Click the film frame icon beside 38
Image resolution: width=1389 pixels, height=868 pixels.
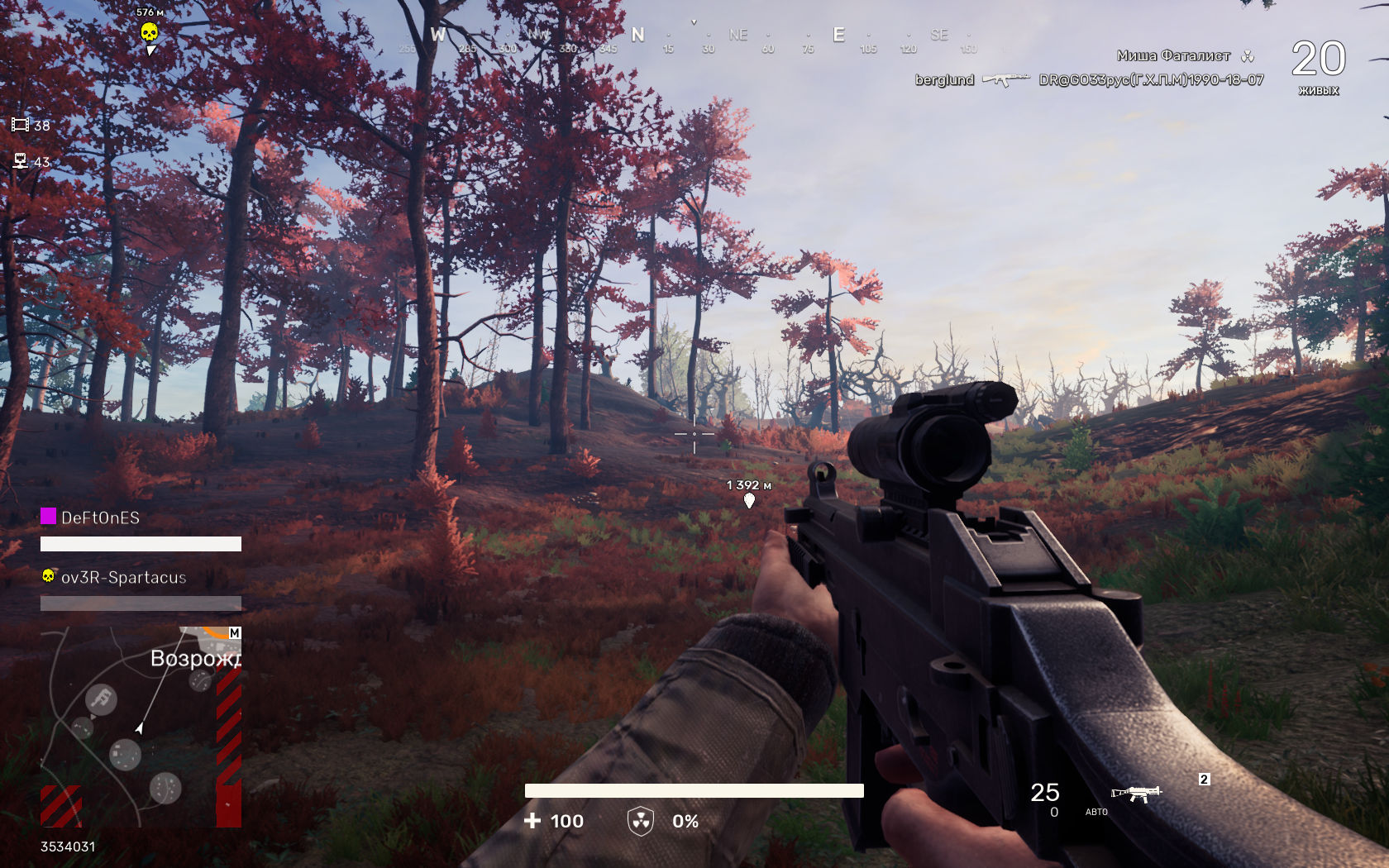pyautogui.click(x=20, y=125)
